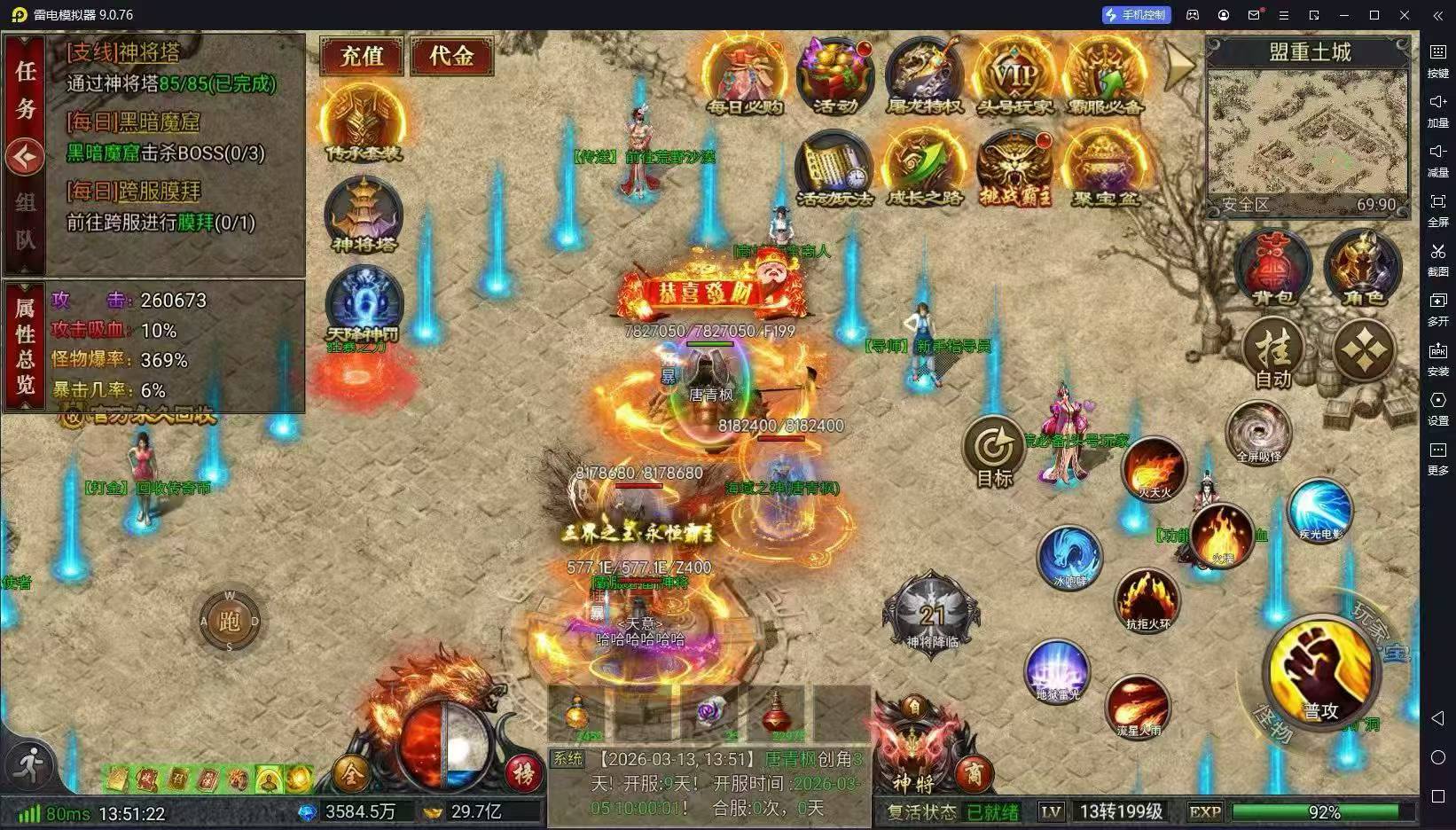Collapse emulator sidebar with double chevron

1436,14
